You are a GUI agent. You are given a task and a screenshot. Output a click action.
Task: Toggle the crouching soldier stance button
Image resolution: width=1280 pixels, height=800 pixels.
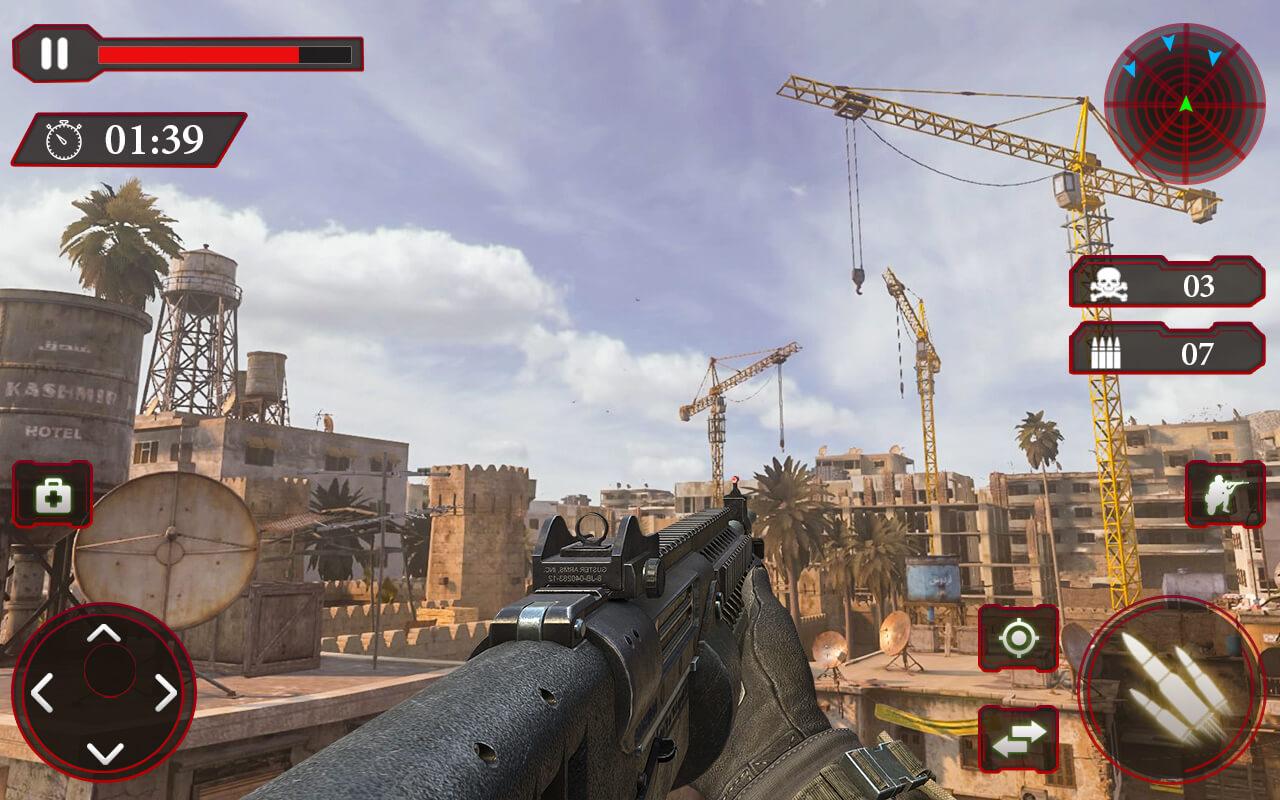(x=1224, y=494)
